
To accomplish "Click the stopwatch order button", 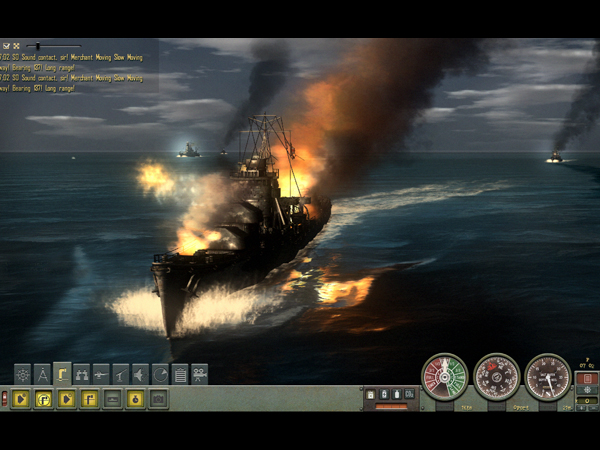I will (134, 399).
